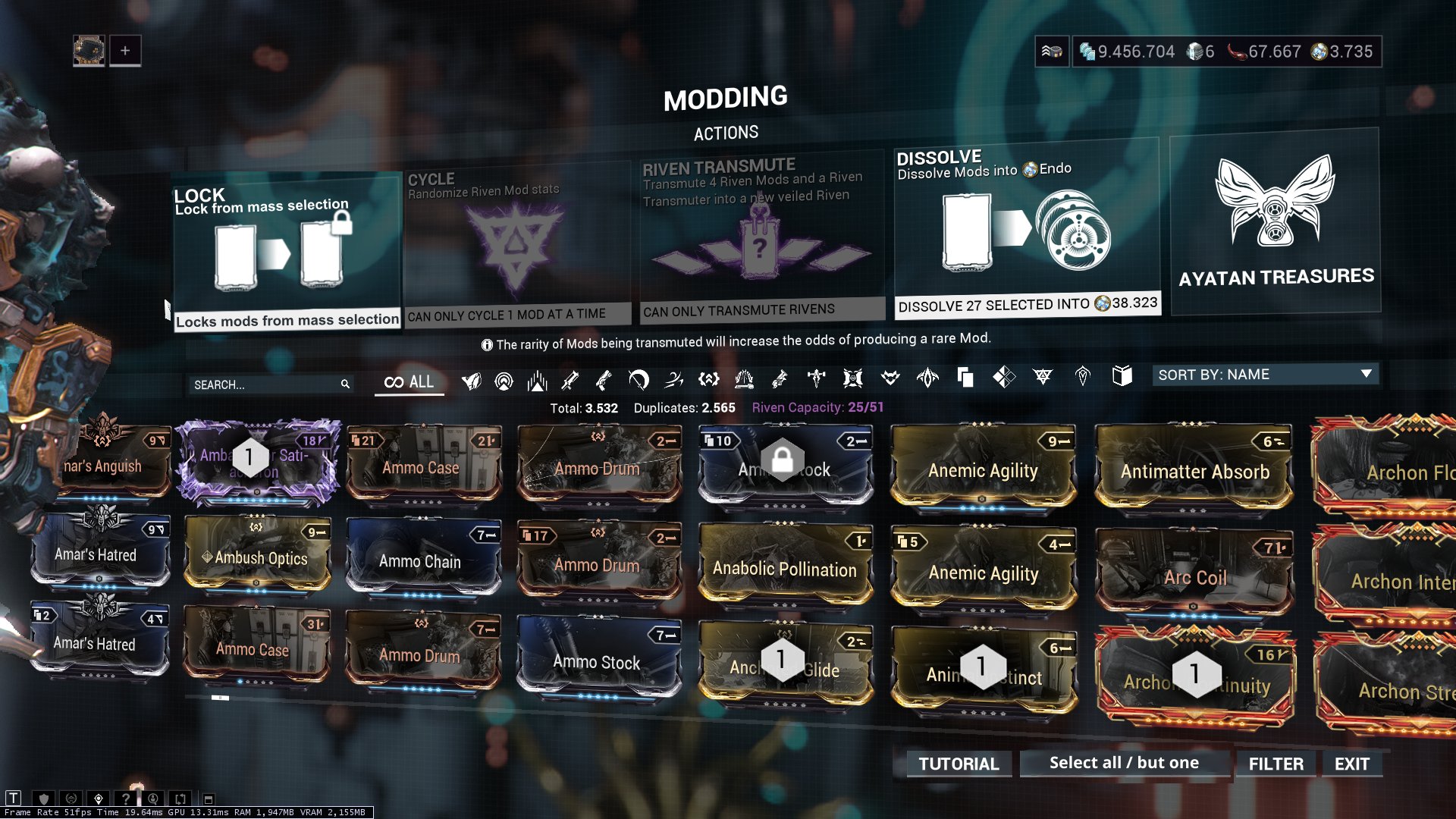Switch to the ALL mods tab

409,381
